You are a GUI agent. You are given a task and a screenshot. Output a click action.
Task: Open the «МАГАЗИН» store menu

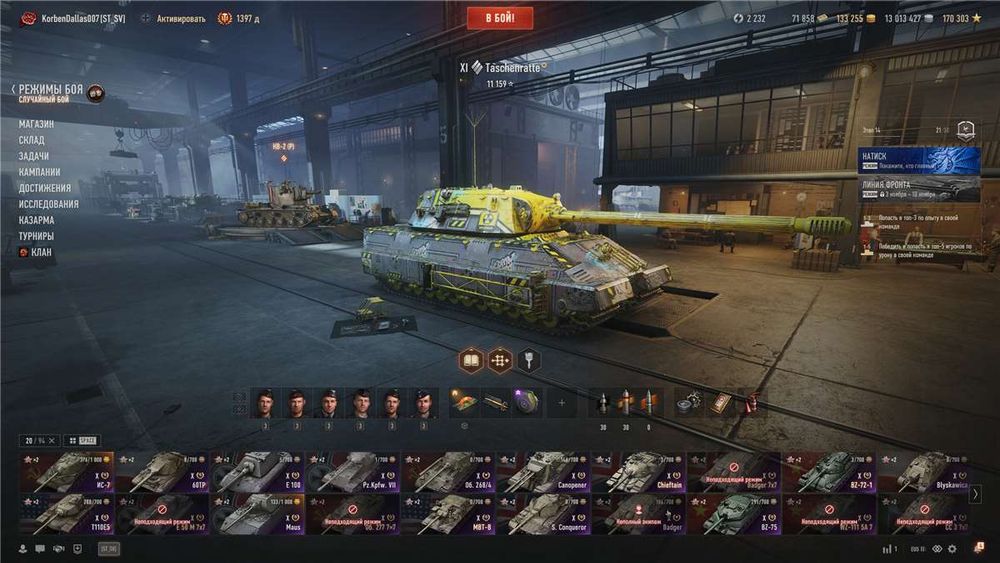(36, 124)
